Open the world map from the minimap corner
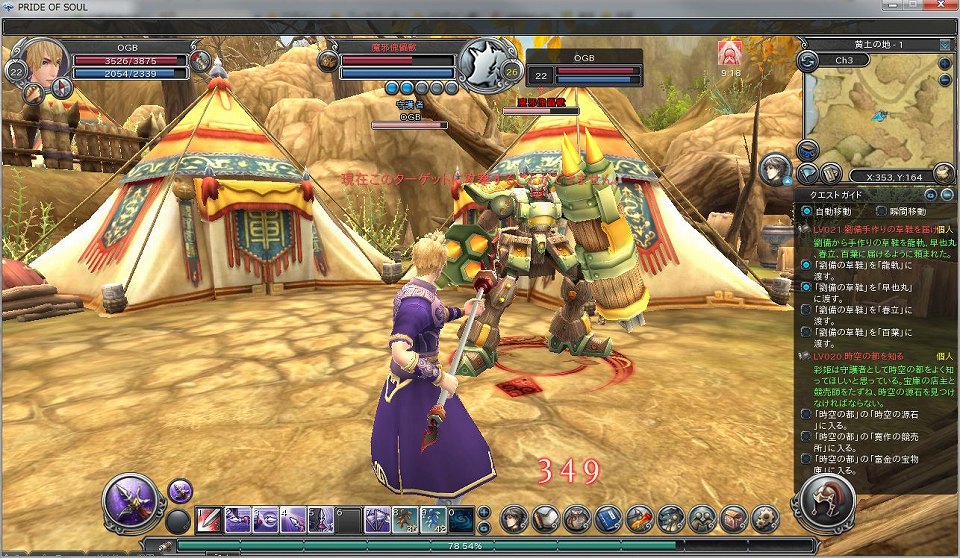Image resolution: width=960 pixels, height=558 pixels. click(x=942, y=173)
